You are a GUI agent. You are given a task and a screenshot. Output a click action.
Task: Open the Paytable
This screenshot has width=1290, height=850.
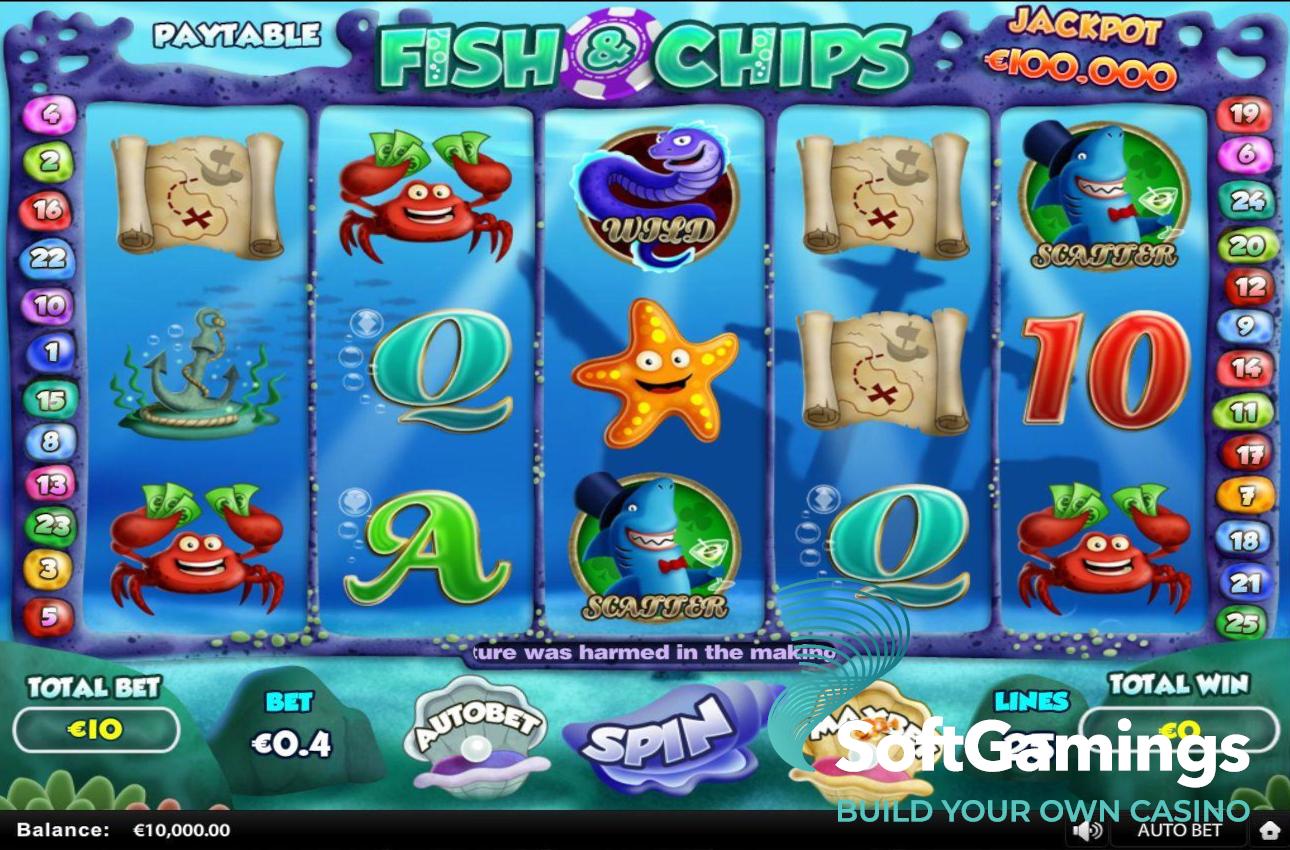click(236, 36)
